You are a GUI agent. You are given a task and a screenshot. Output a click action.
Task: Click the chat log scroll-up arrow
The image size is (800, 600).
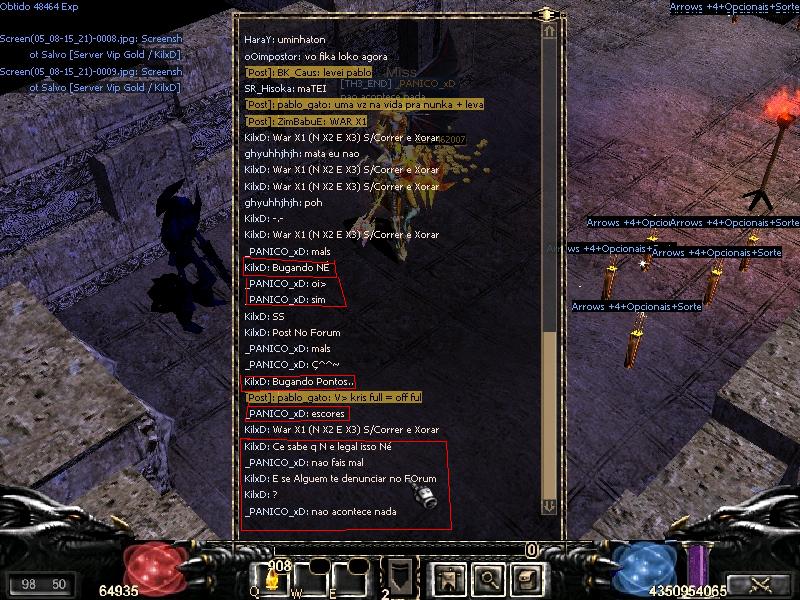tap(549, 31)
